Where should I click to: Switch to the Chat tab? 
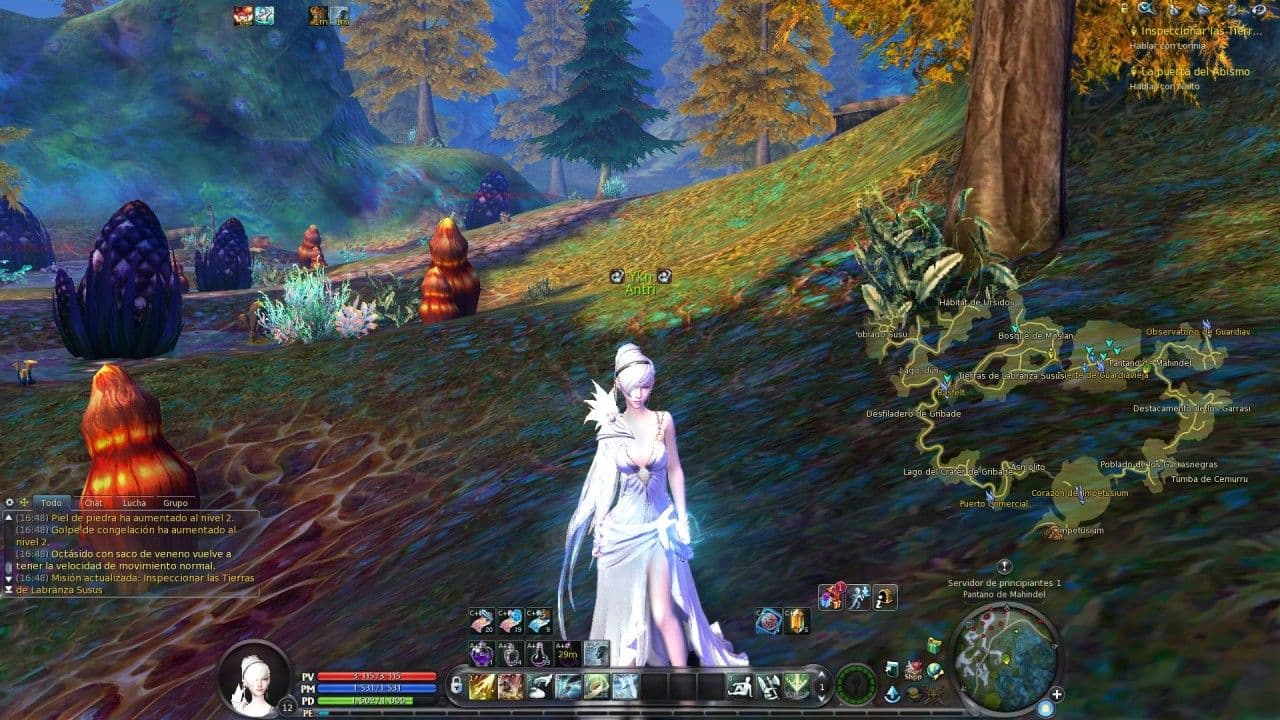tap(93, 503)
